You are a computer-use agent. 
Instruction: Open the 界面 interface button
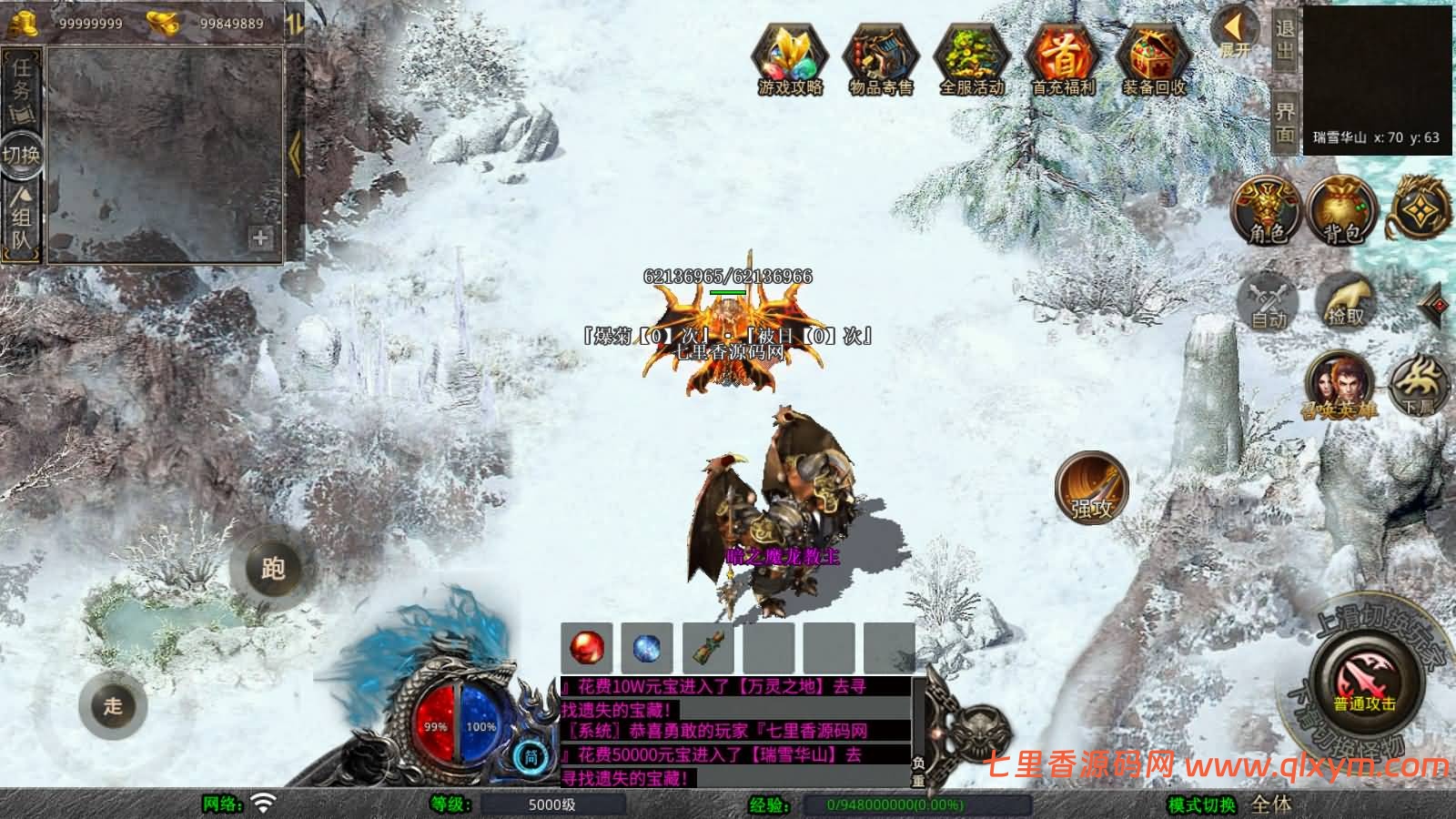[x=1285, y=123]
